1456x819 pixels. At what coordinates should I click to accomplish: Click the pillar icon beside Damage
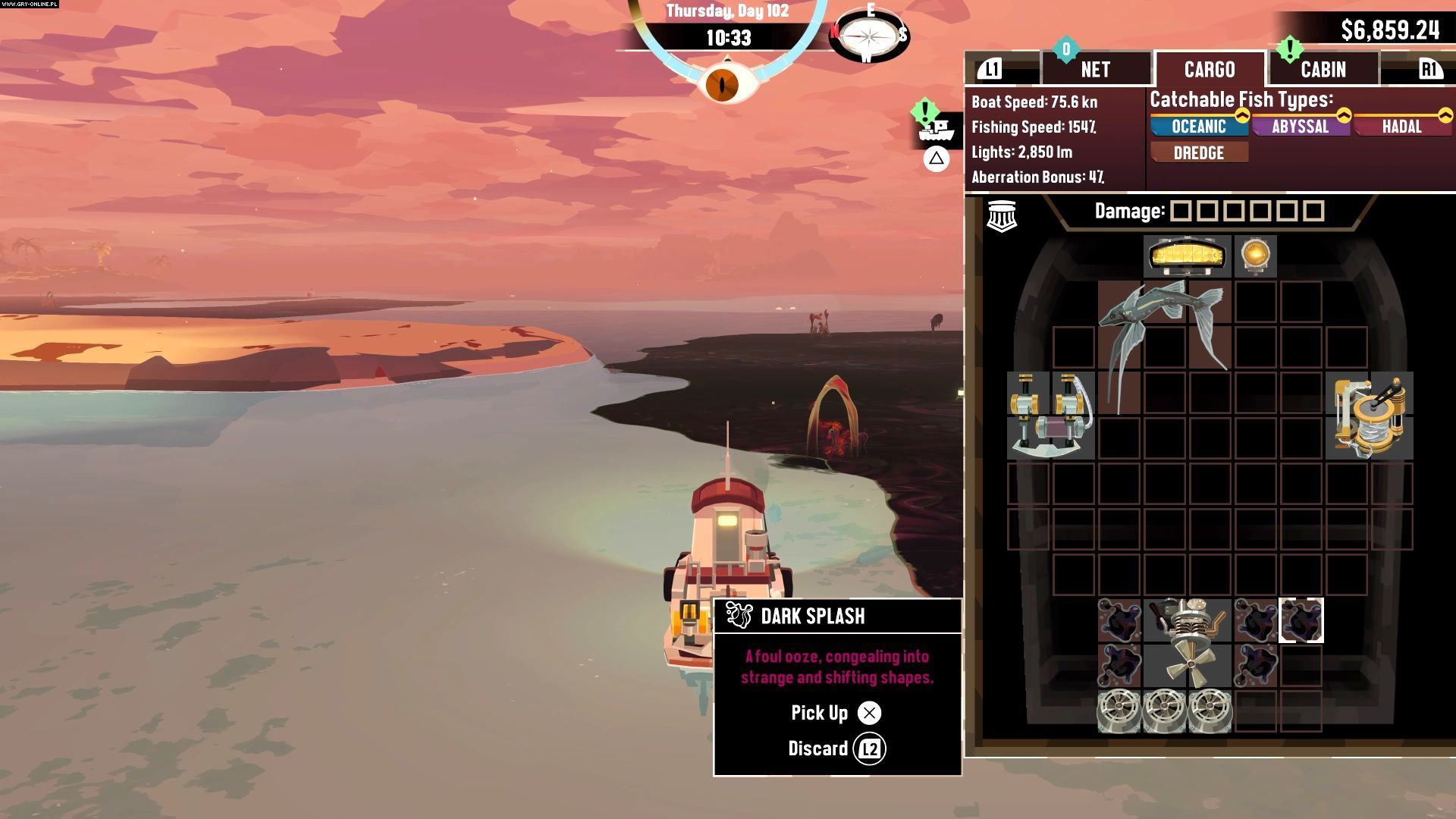[1001, 216]
